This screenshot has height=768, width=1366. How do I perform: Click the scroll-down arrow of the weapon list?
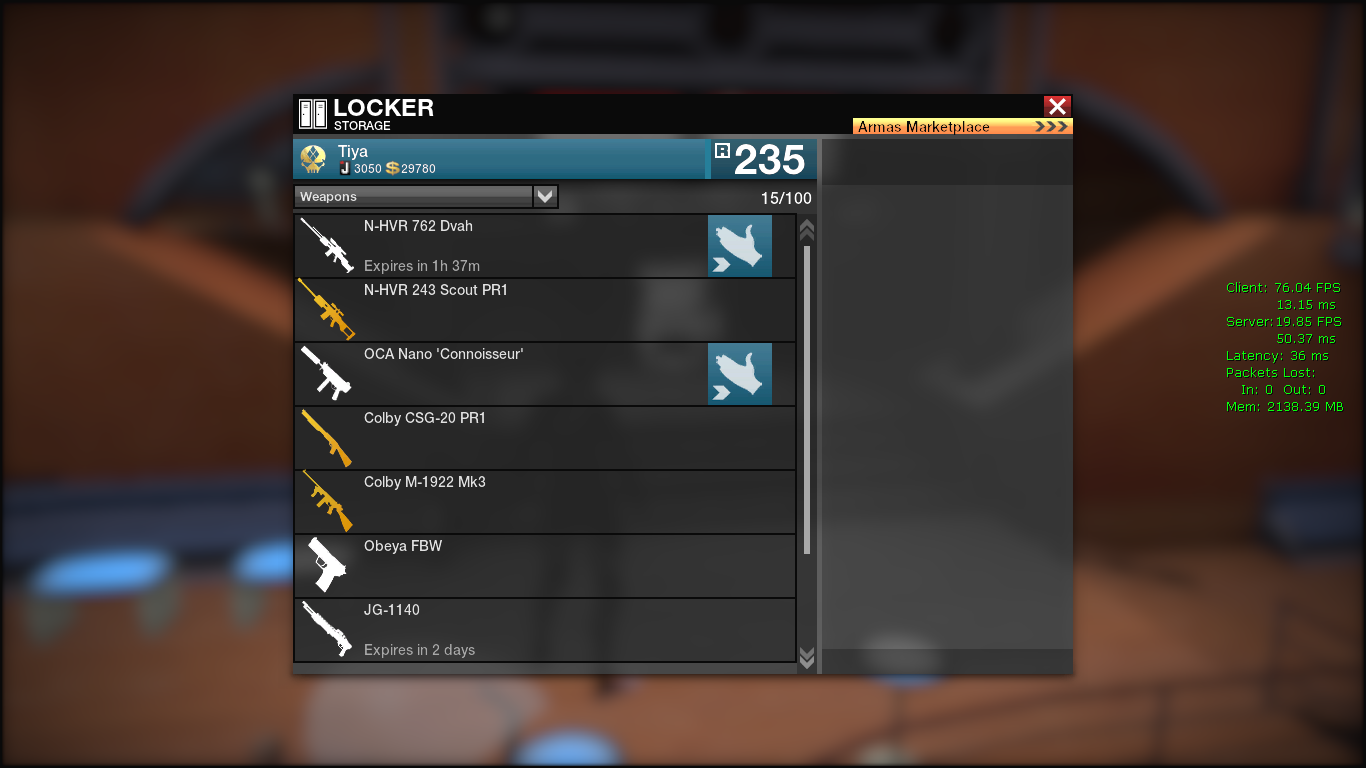pos(807,657)
